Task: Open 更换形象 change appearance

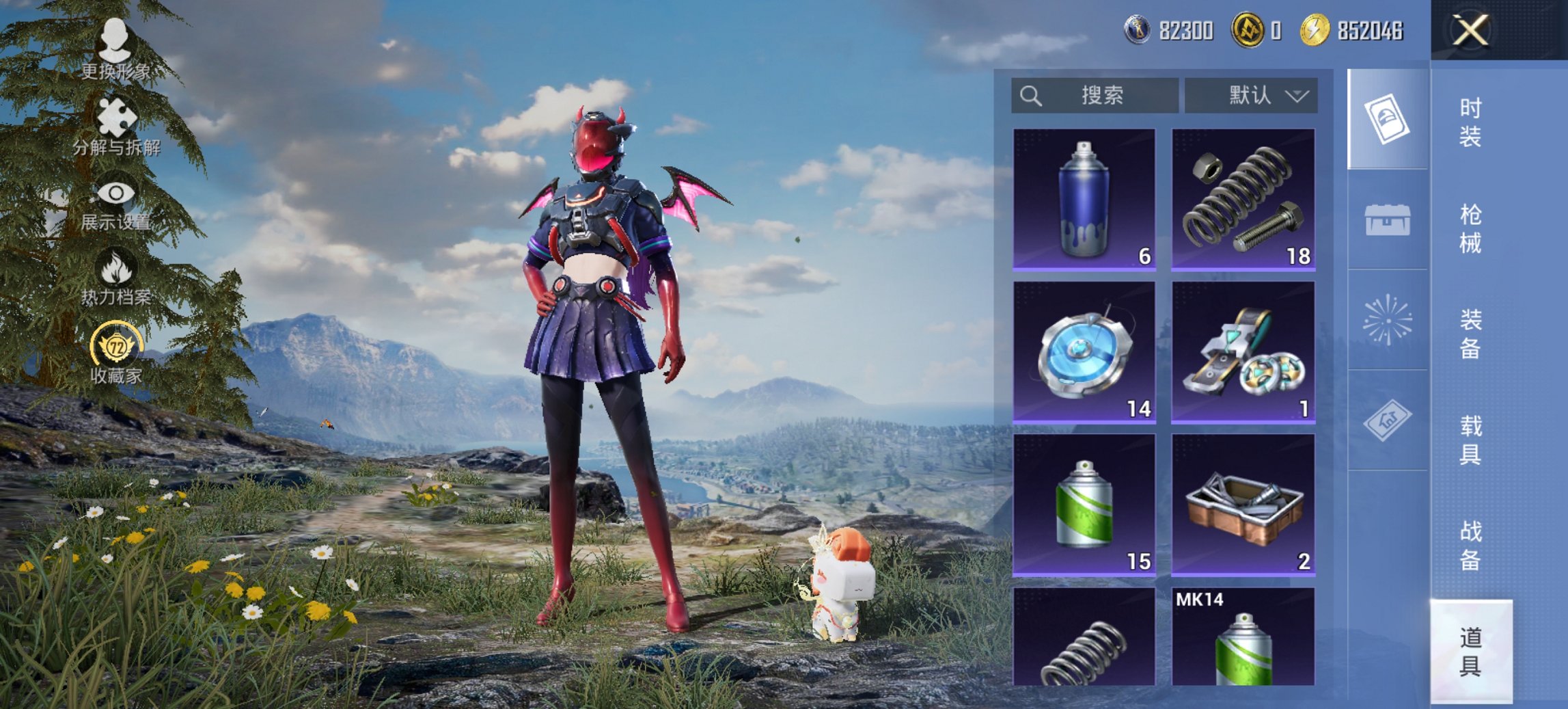Action: click(x=115, y=49)
